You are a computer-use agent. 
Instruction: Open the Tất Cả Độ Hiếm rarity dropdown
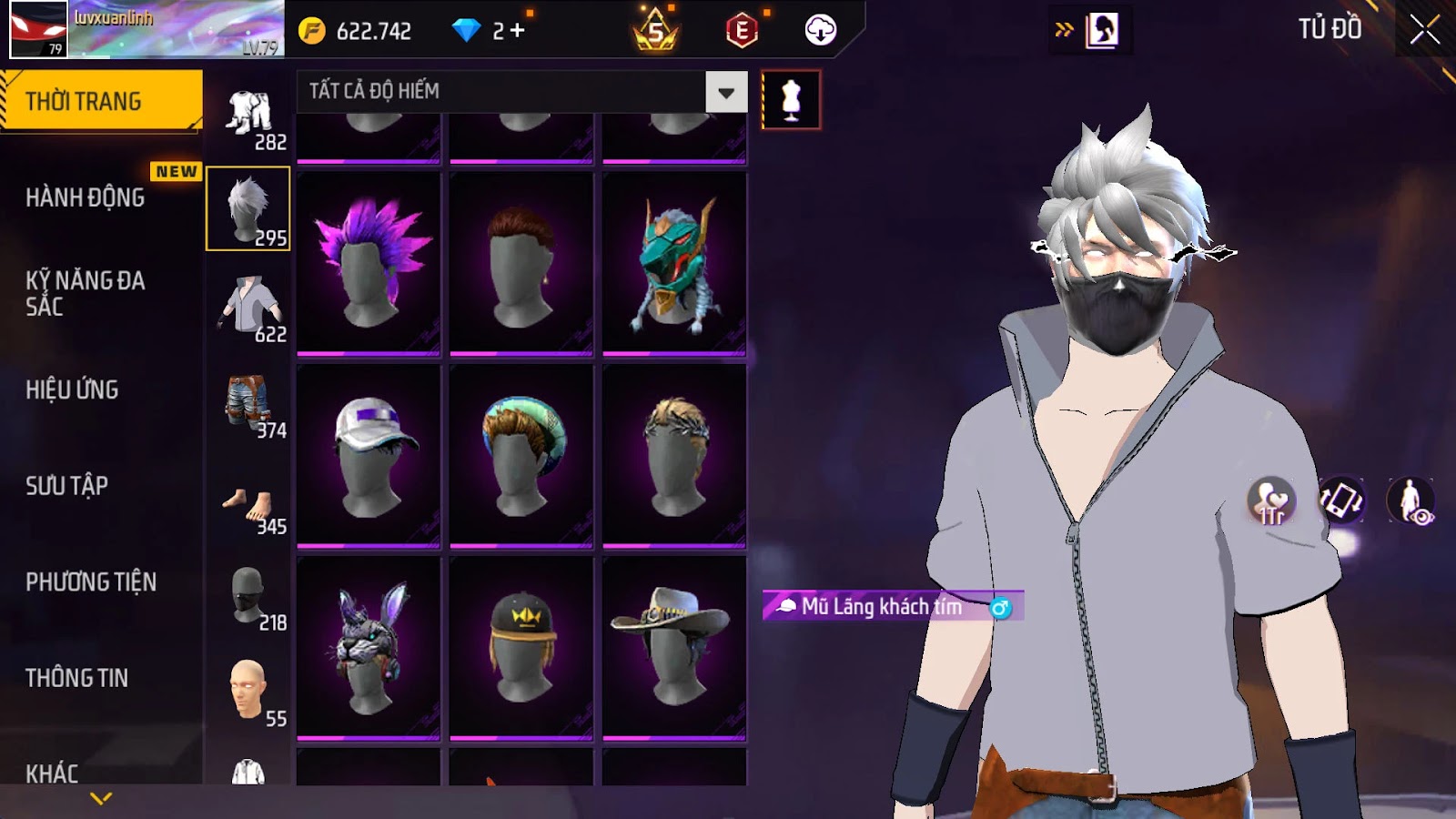point(726,92)
